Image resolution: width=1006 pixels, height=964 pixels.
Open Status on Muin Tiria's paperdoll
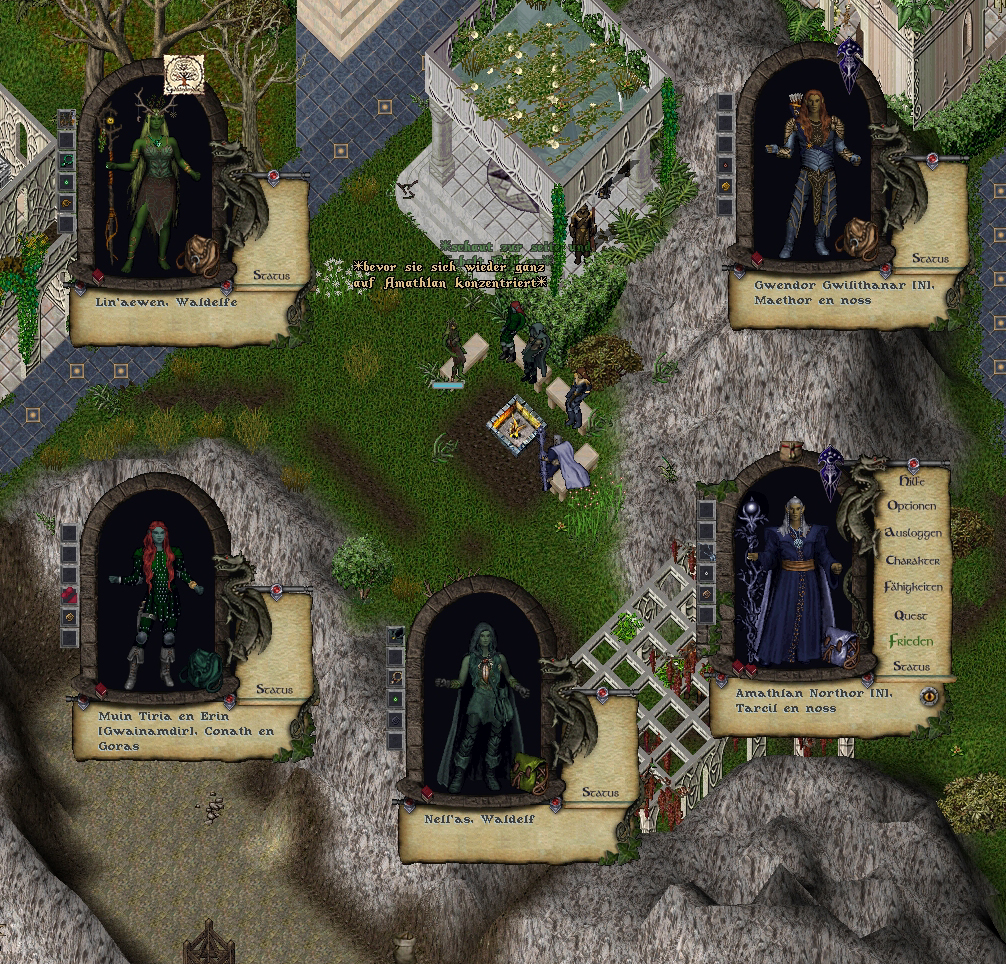[x=274, y=689]
